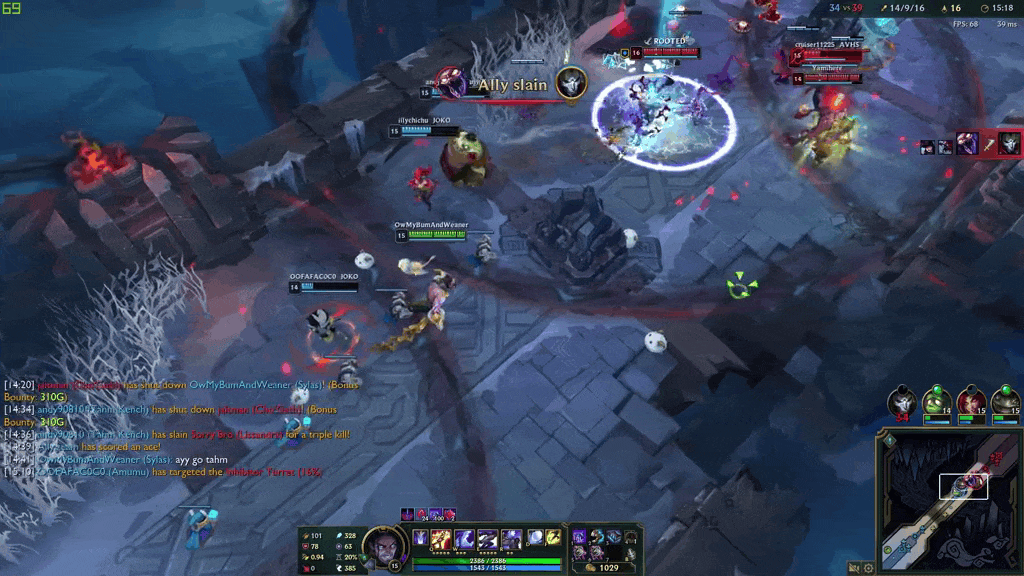Select the Tahm Kench teammate portrait

coord(1006,402)
